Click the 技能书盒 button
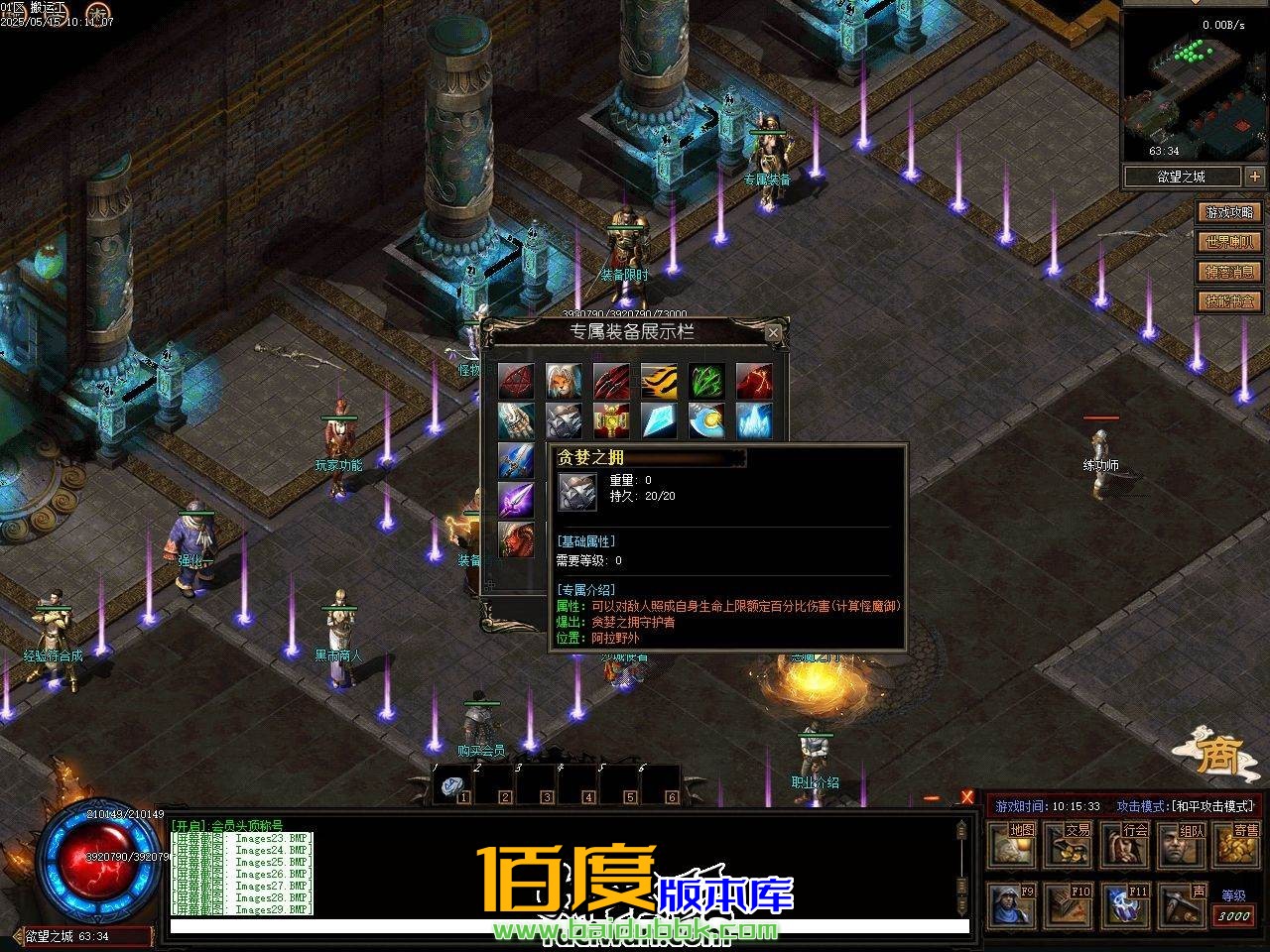Image resolution: width=1270 pixels, height=952 pixels. coord(1227,300)
